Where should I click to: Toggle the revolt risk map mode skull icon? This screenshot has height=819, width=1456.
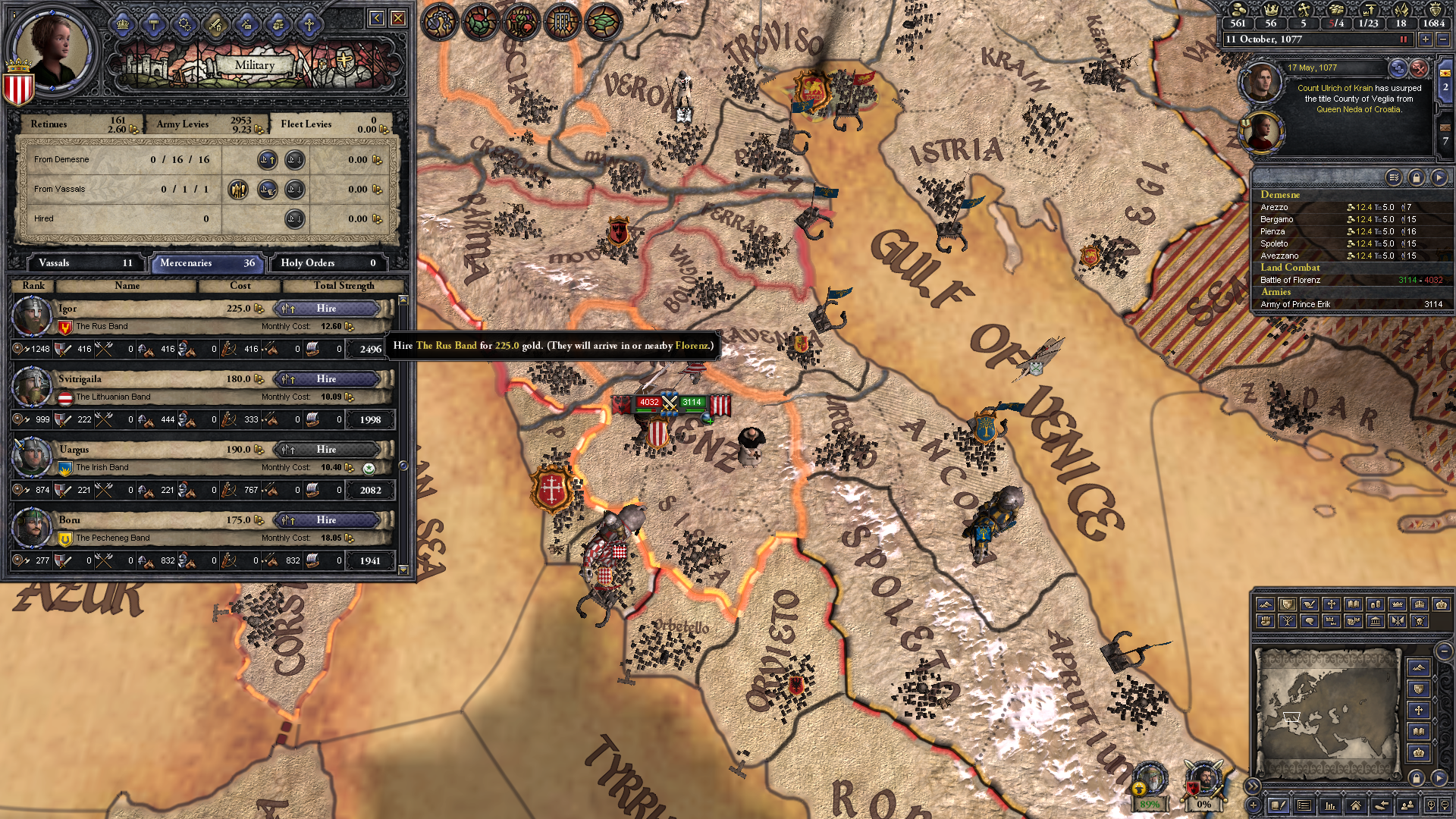[x=1420, y=621]
